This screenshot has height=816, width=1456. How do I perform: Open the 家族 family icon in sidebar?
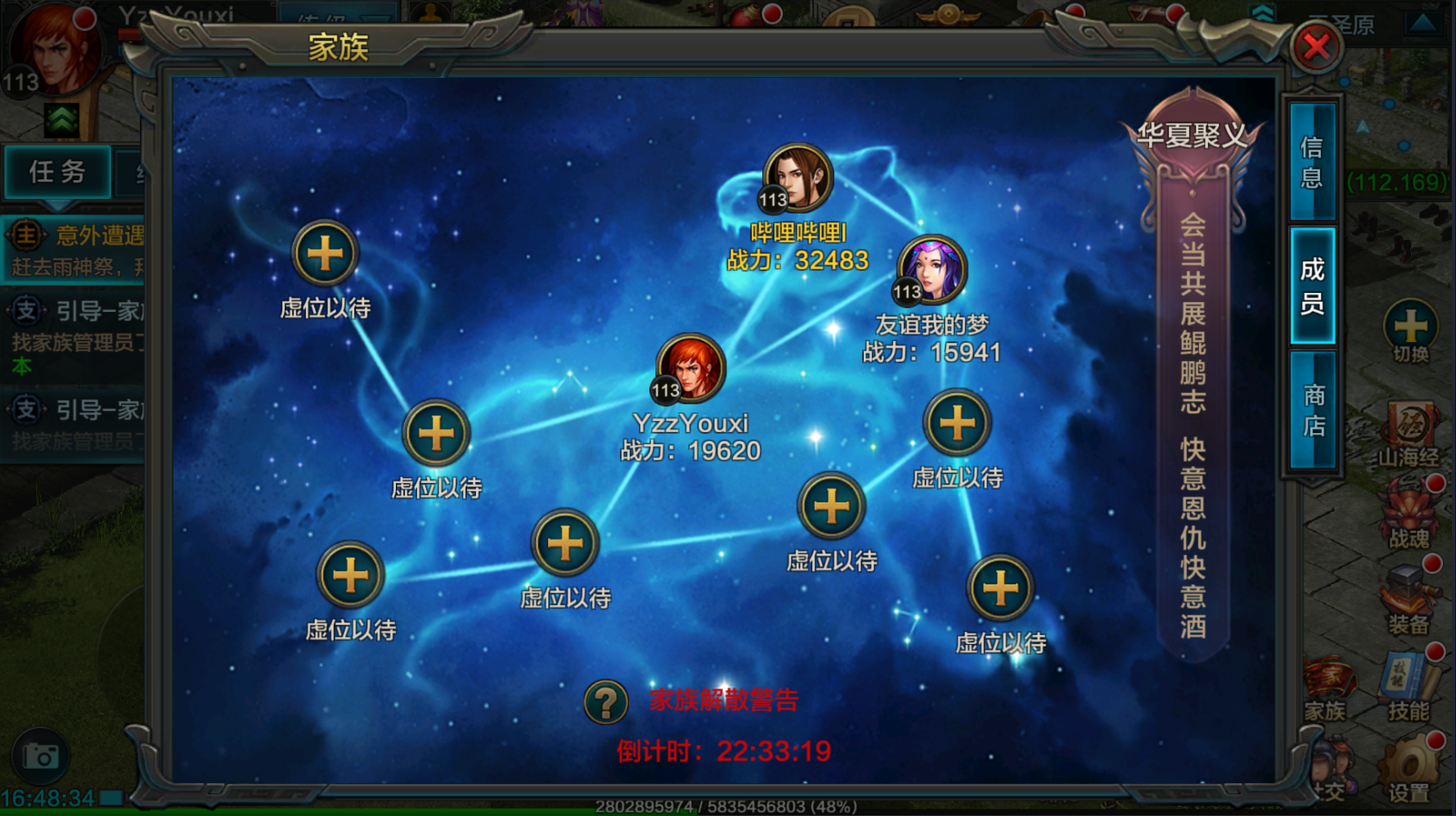click(1326, 688)
